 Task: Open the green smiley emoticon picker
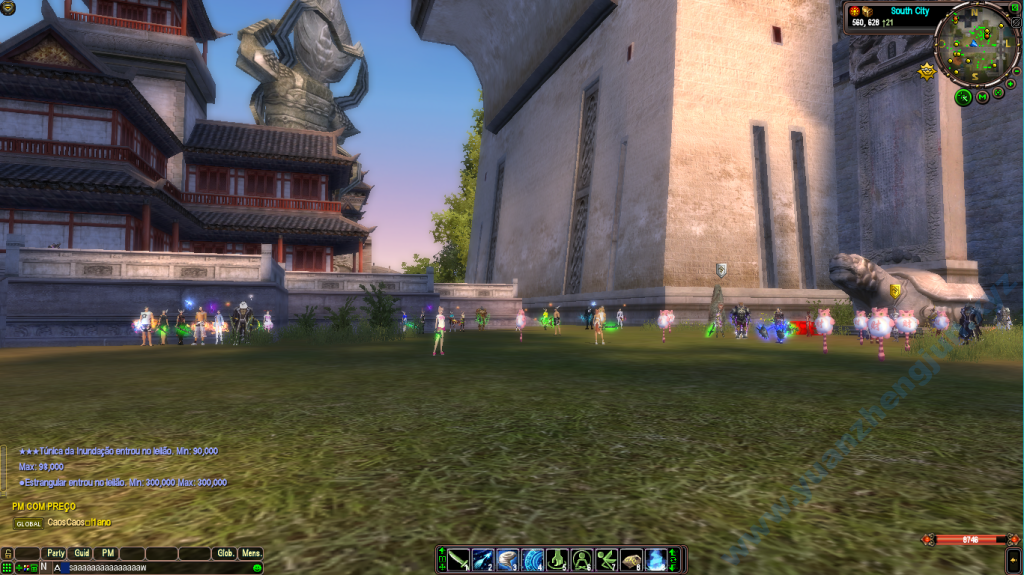point(257,568)
